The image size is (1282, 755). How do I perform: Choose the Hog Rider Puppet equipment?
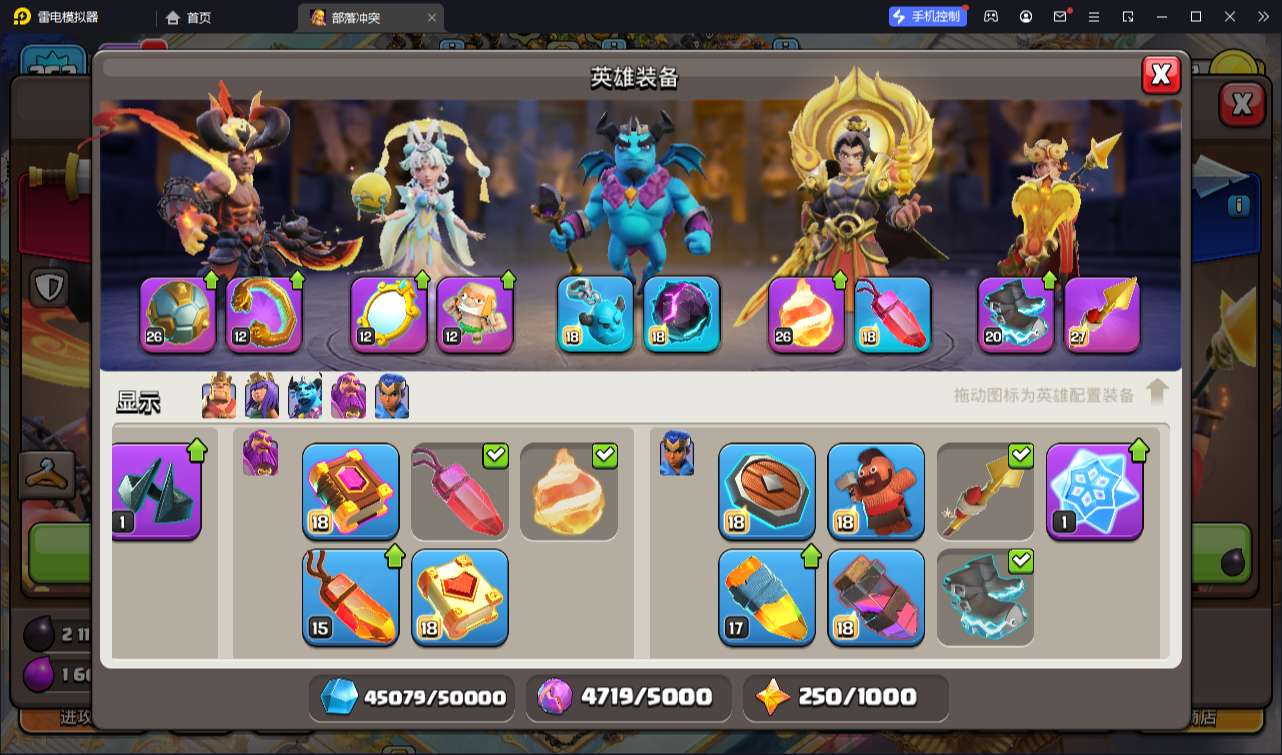point(876,491)
